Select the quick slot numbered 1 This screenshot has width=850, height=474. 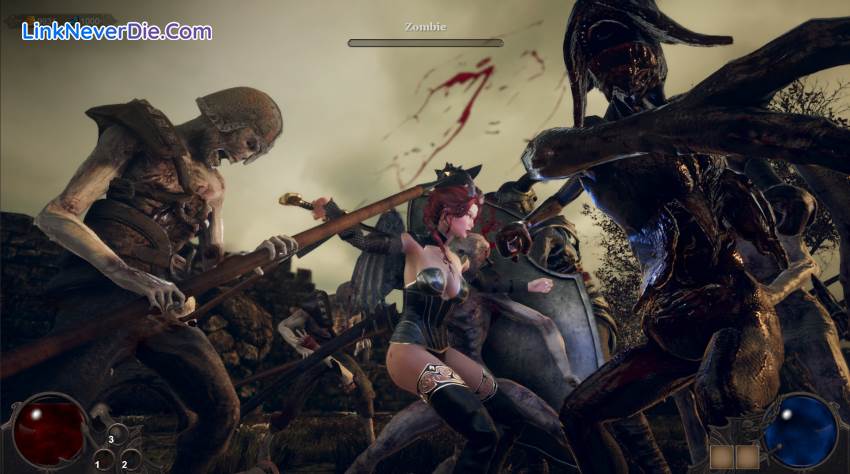[102, 460]
